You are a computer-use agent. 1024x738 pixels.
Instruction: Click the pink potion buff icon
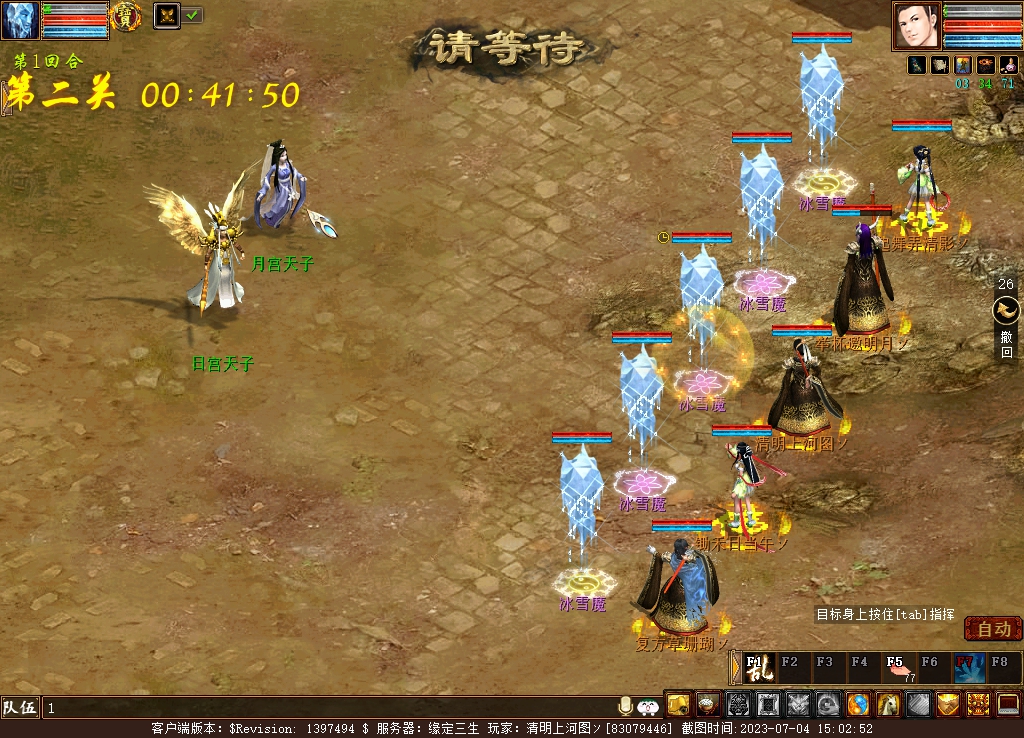tap(1008, 65)
